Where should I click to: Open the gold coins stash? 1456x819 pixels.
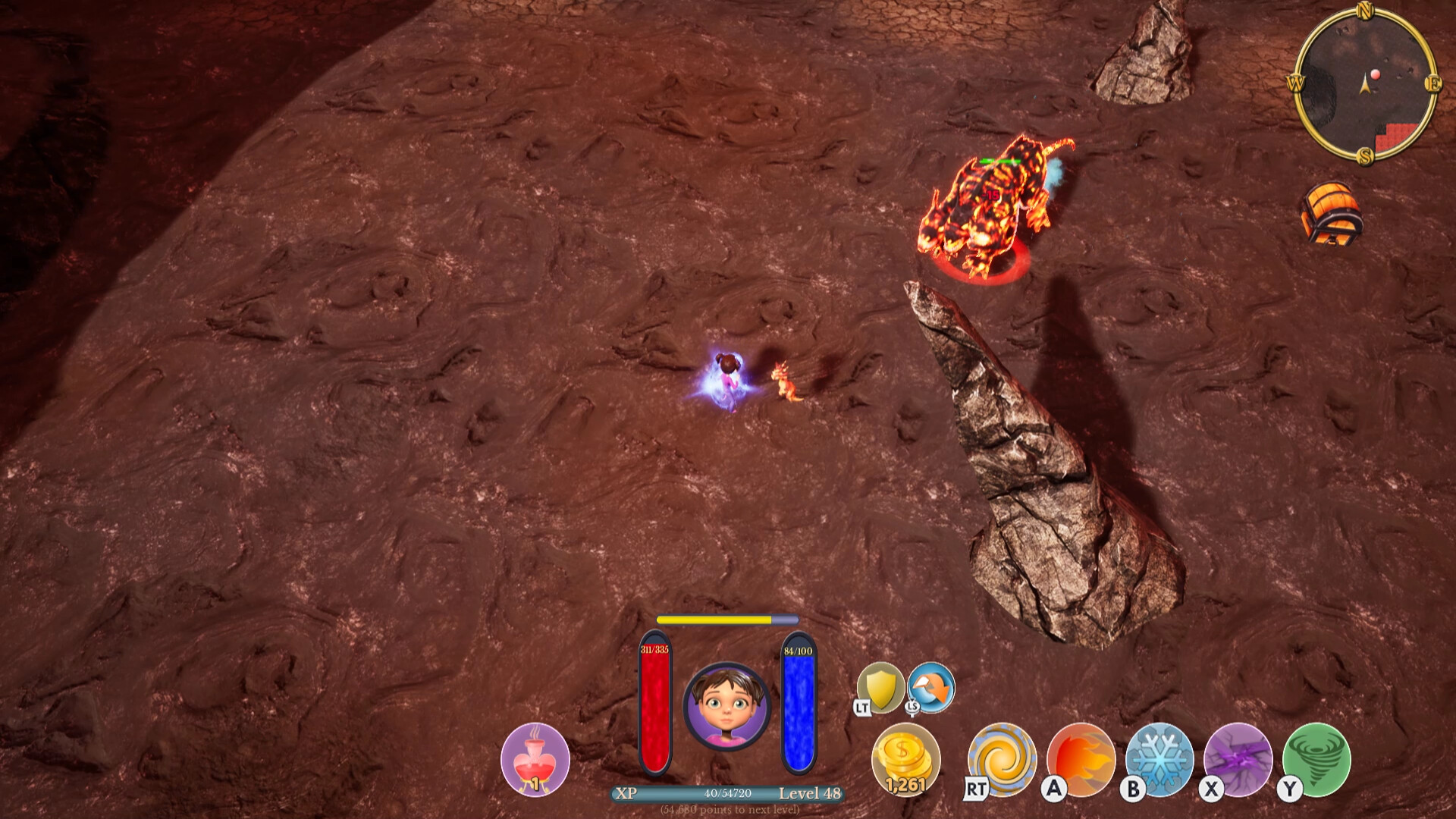(x=905, y=759)
